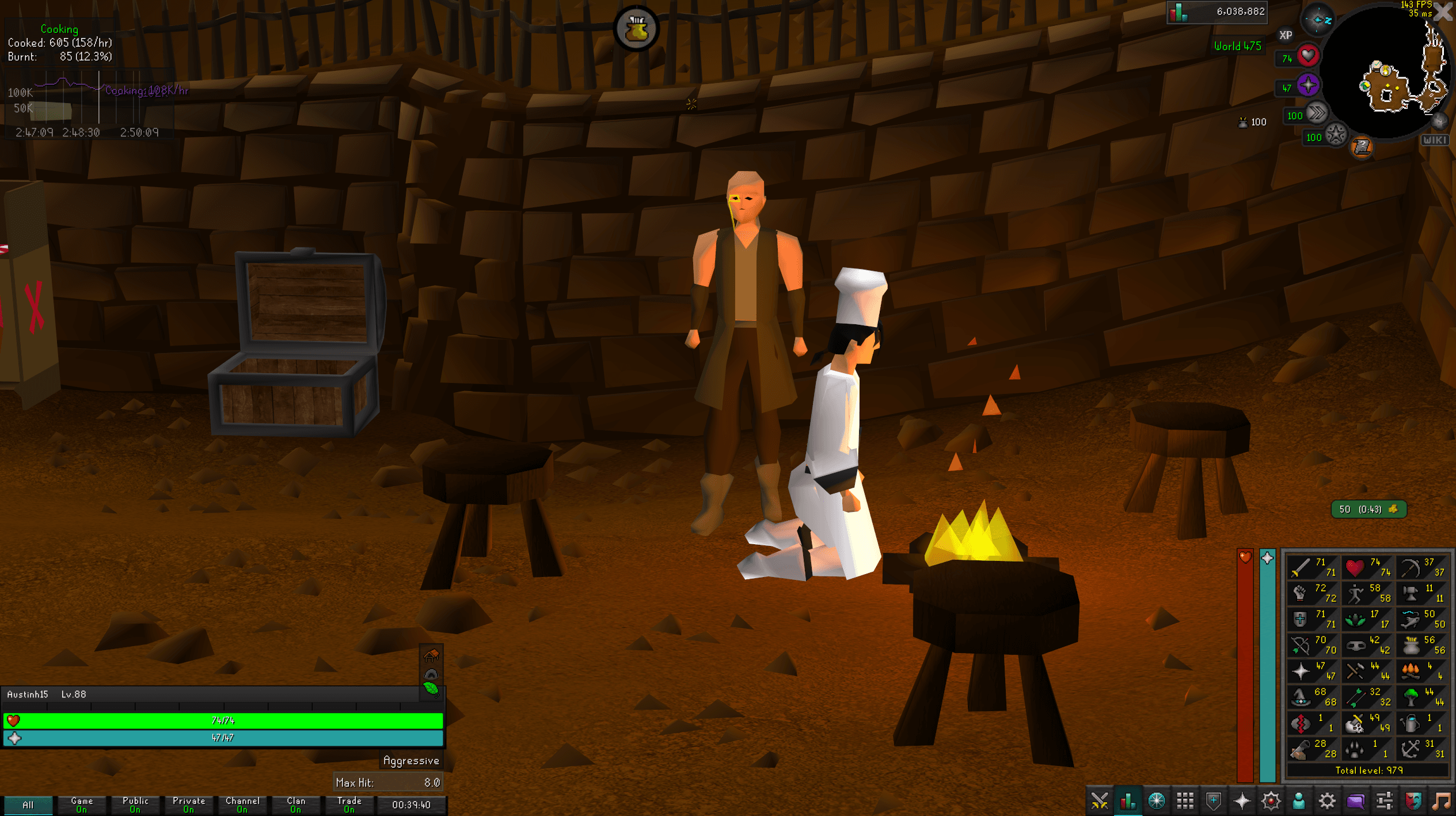Open the Inventory tab
1456x816 pixels.
(1184, 800)
